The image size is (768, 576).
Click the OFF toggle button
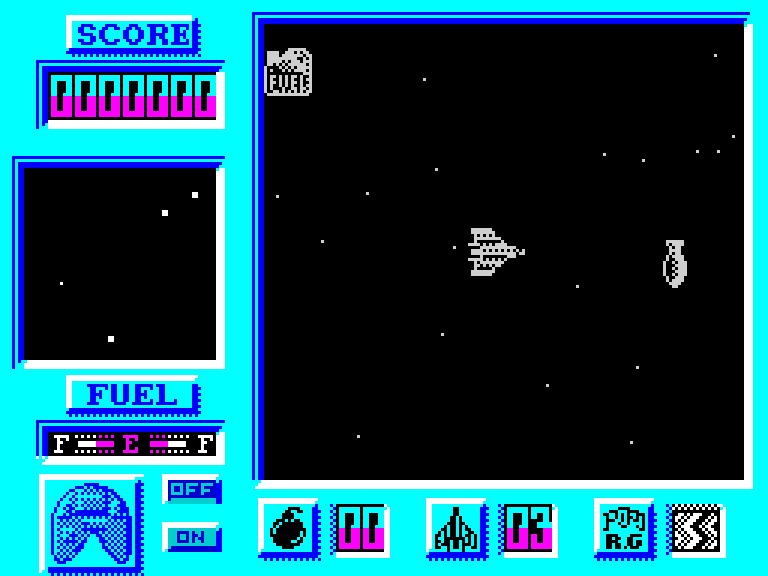coord(190,489)
